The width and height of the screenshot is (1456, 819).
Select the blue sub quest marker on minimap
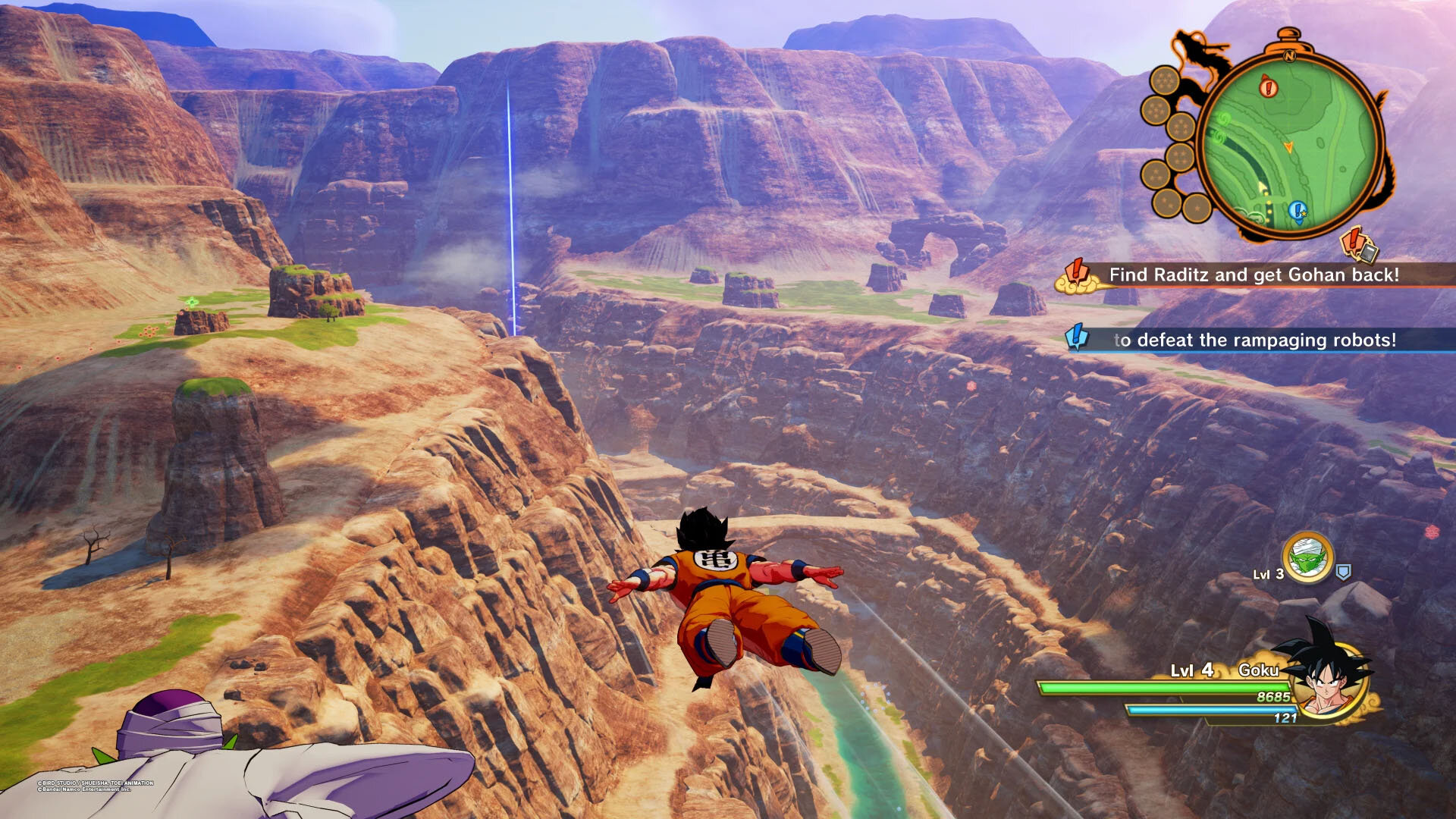pos(1298,210)
